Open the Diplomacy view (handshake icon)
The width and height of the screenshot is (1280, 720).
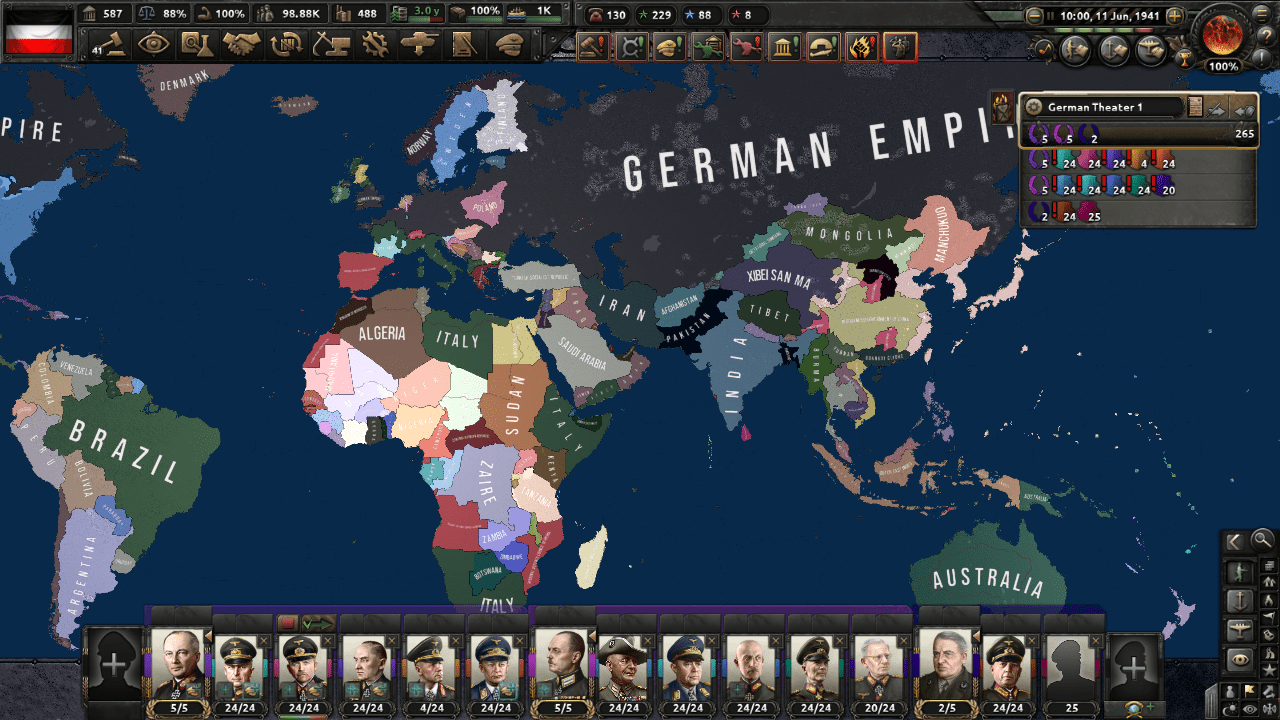(x=243, y=46)
